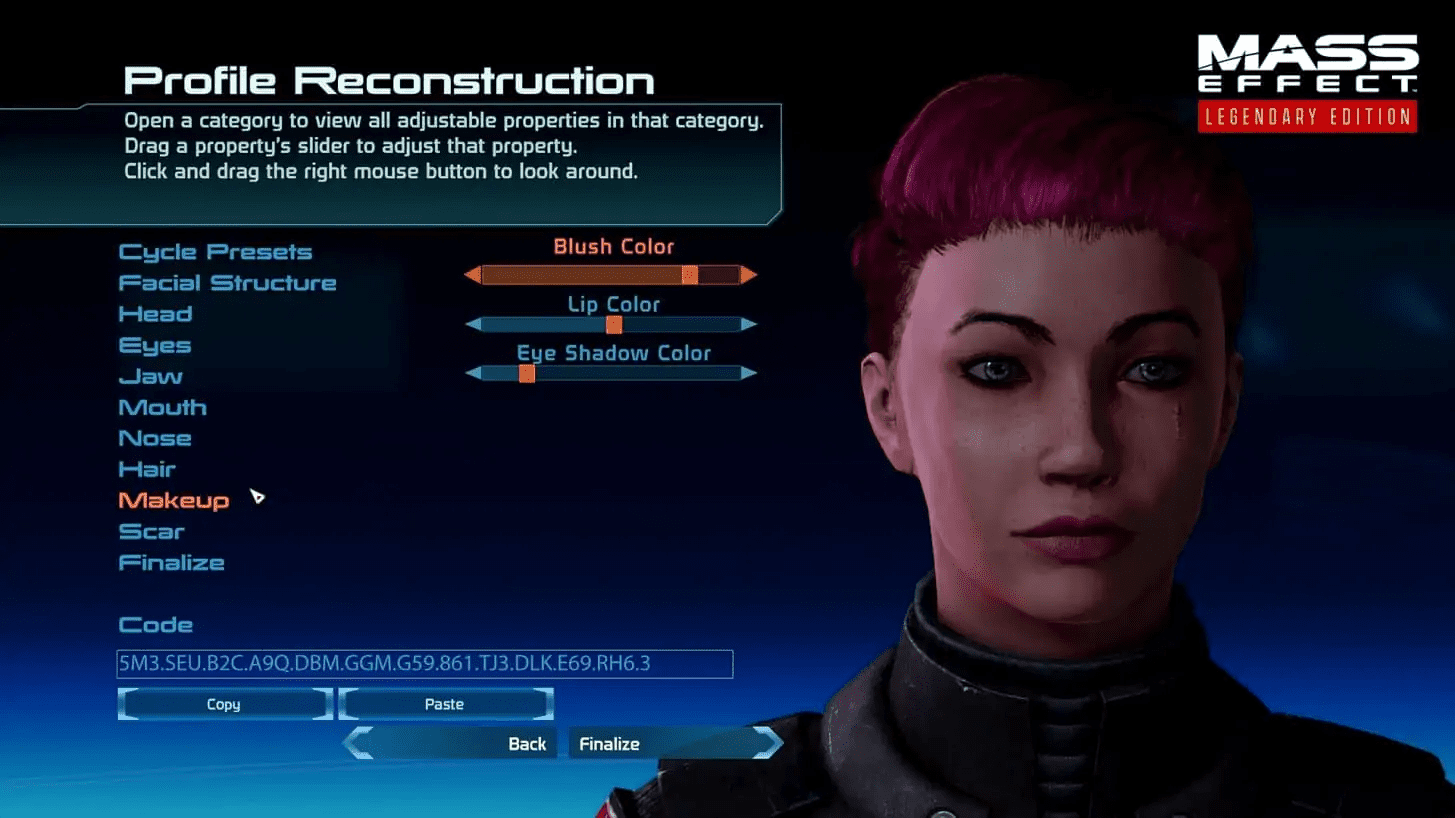This screenshot has width=1455, height=818.
Task: Open the Nose adjustment category
Action: 155,437
